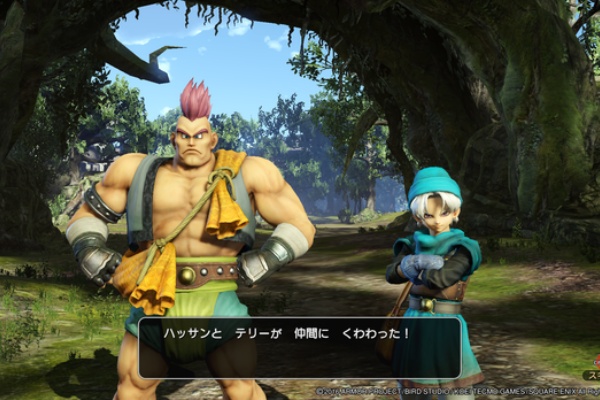Advance the party-joined message box
The image size is (600, 400).
(300, 347)
